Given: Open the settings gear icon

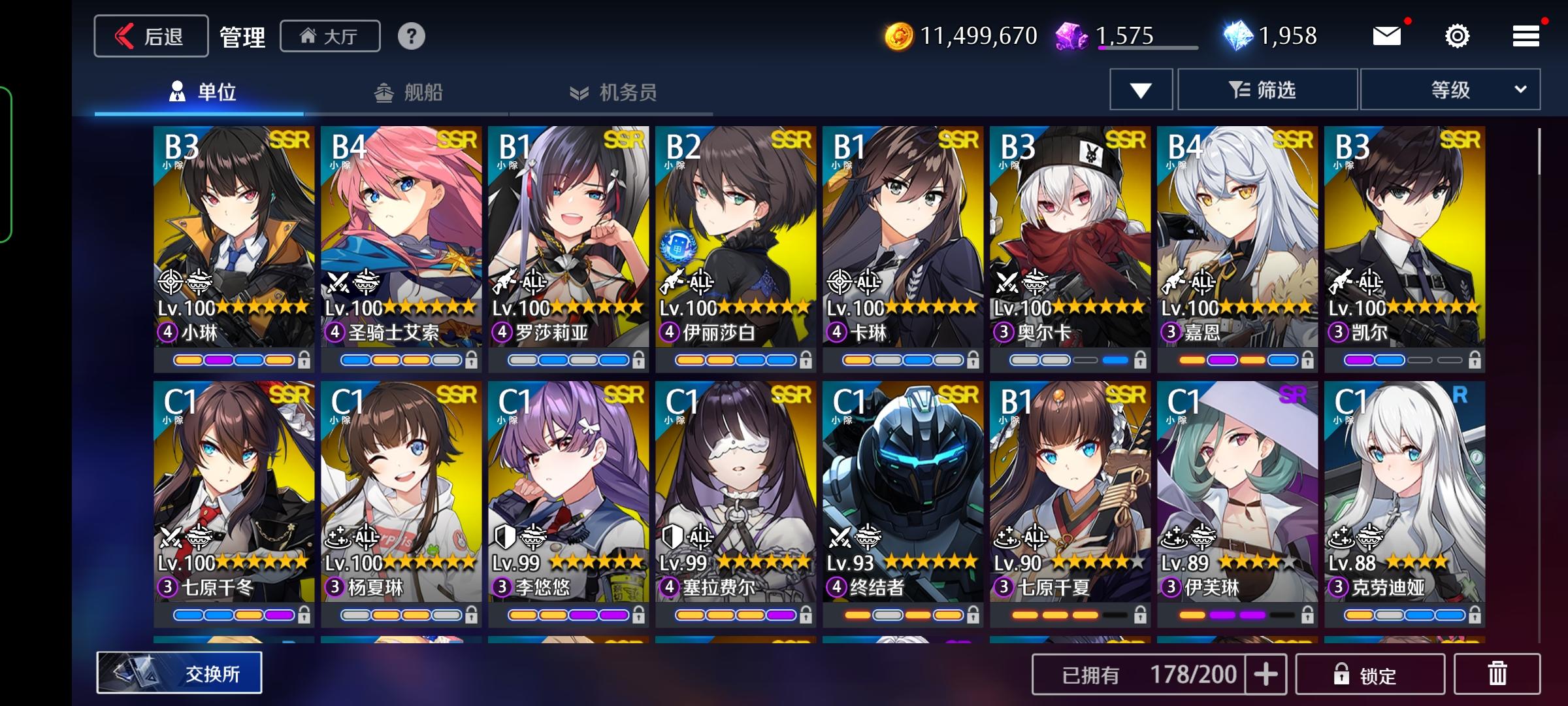Looking at the screenshot, I should pyautogui.click(x=1457, y=36).
